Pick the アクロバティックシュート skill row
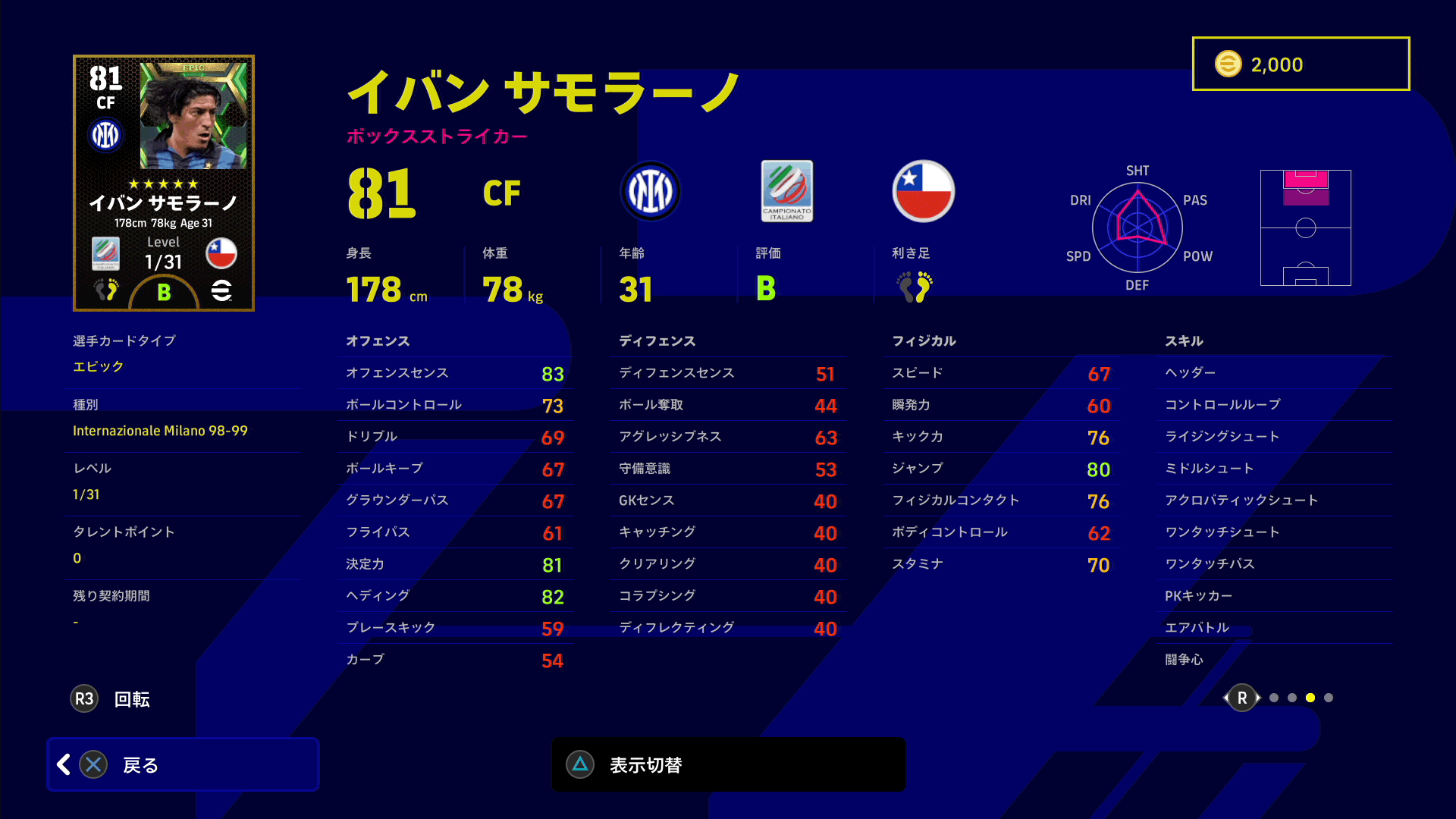Image resolution: width=1456 pixels, height=819 pixels. coord(1274,500)
